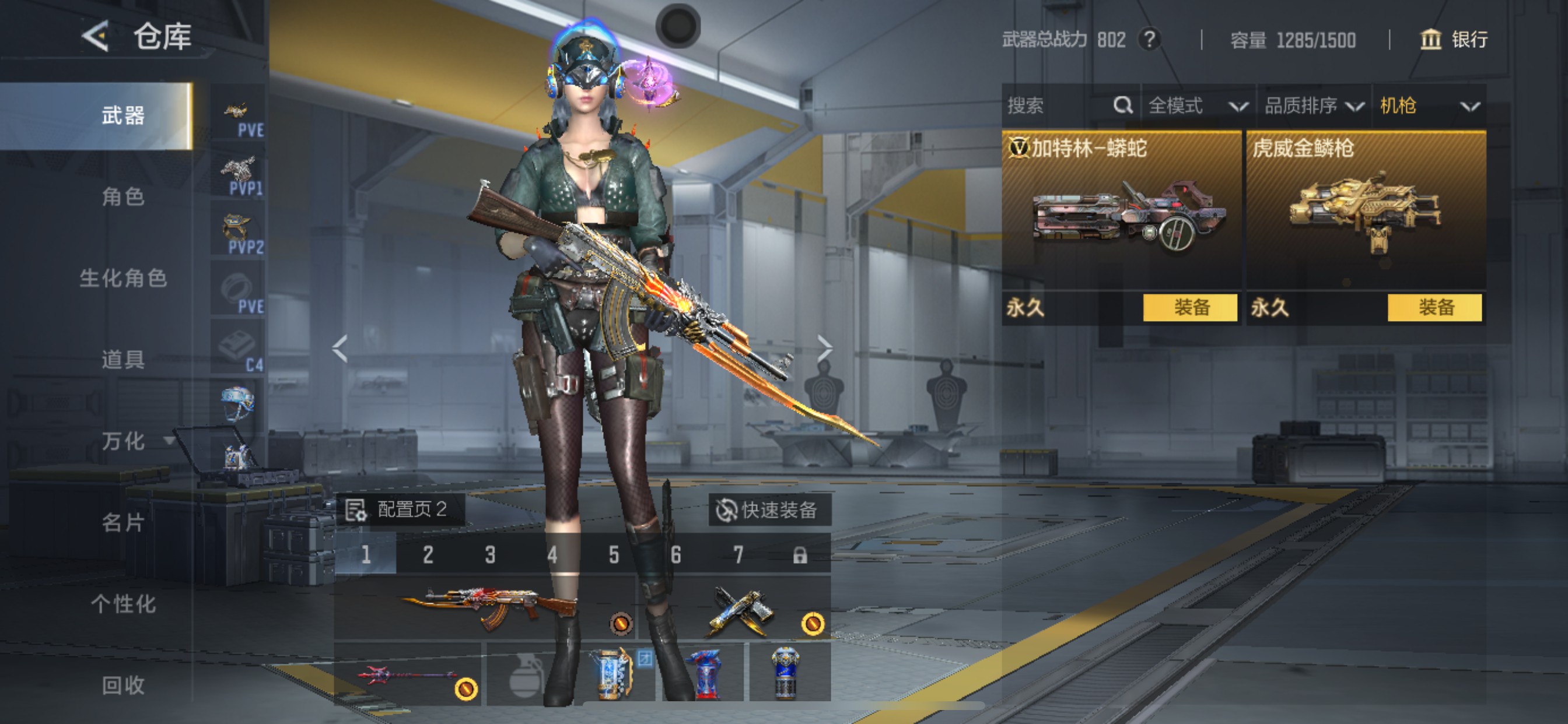
Task: Go back from the 仓库 screen
Action: (x=96, y=37)
